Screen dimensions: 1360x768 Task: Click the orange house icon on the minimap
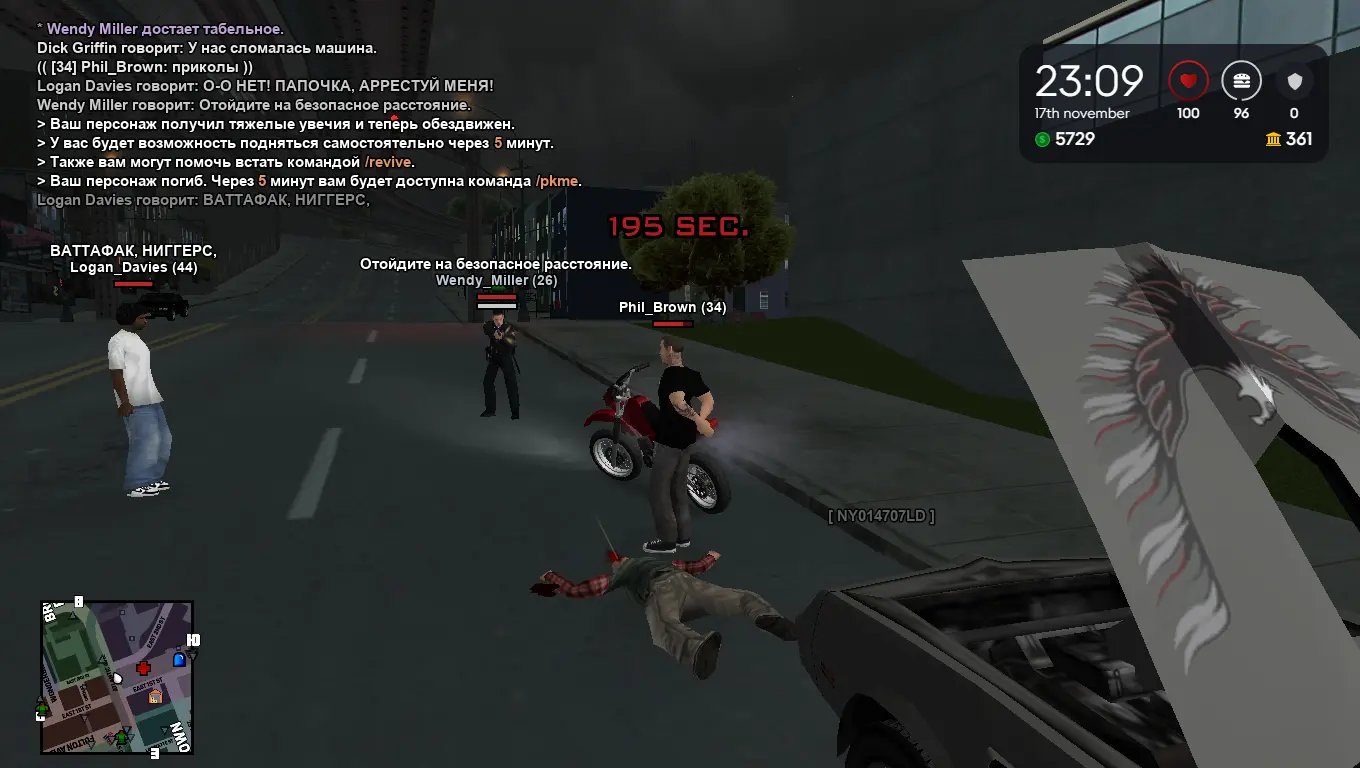pos(155,696)
